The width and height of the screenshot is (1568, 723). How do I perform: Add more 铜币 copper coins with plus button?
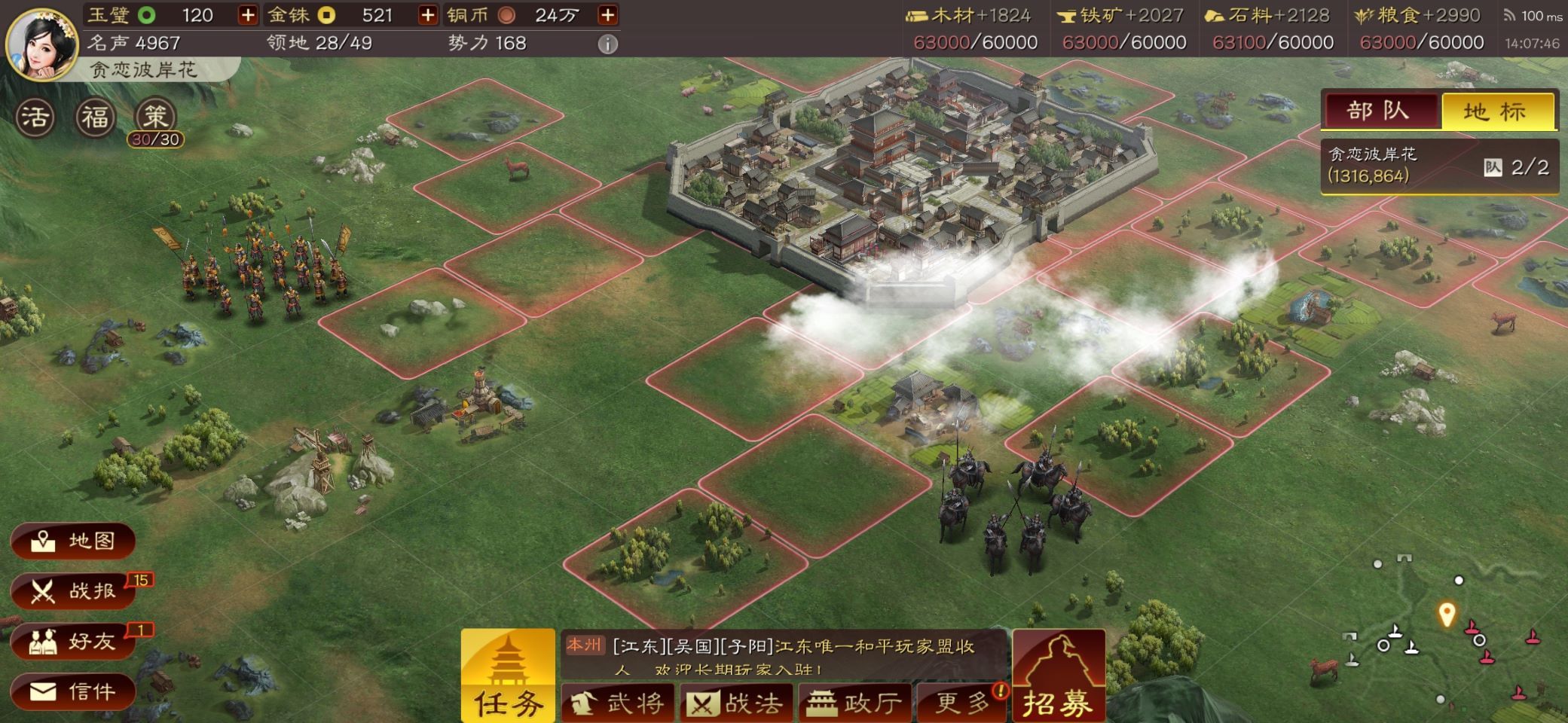pyautogui.click(x=607, y=15)
